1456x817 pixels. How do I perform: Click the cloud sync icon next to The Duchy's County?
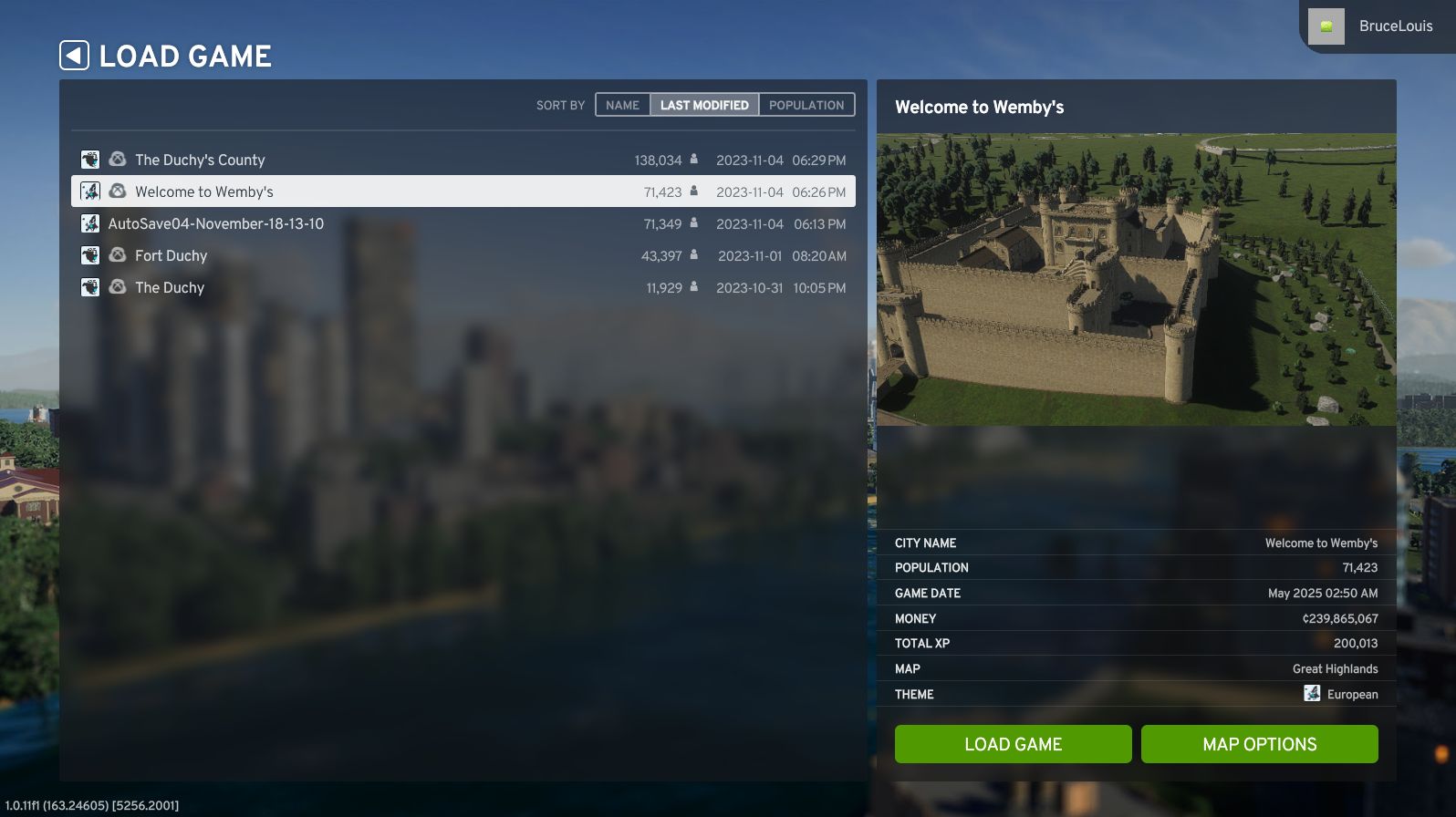pyautogui.click(x=117, y=160)
